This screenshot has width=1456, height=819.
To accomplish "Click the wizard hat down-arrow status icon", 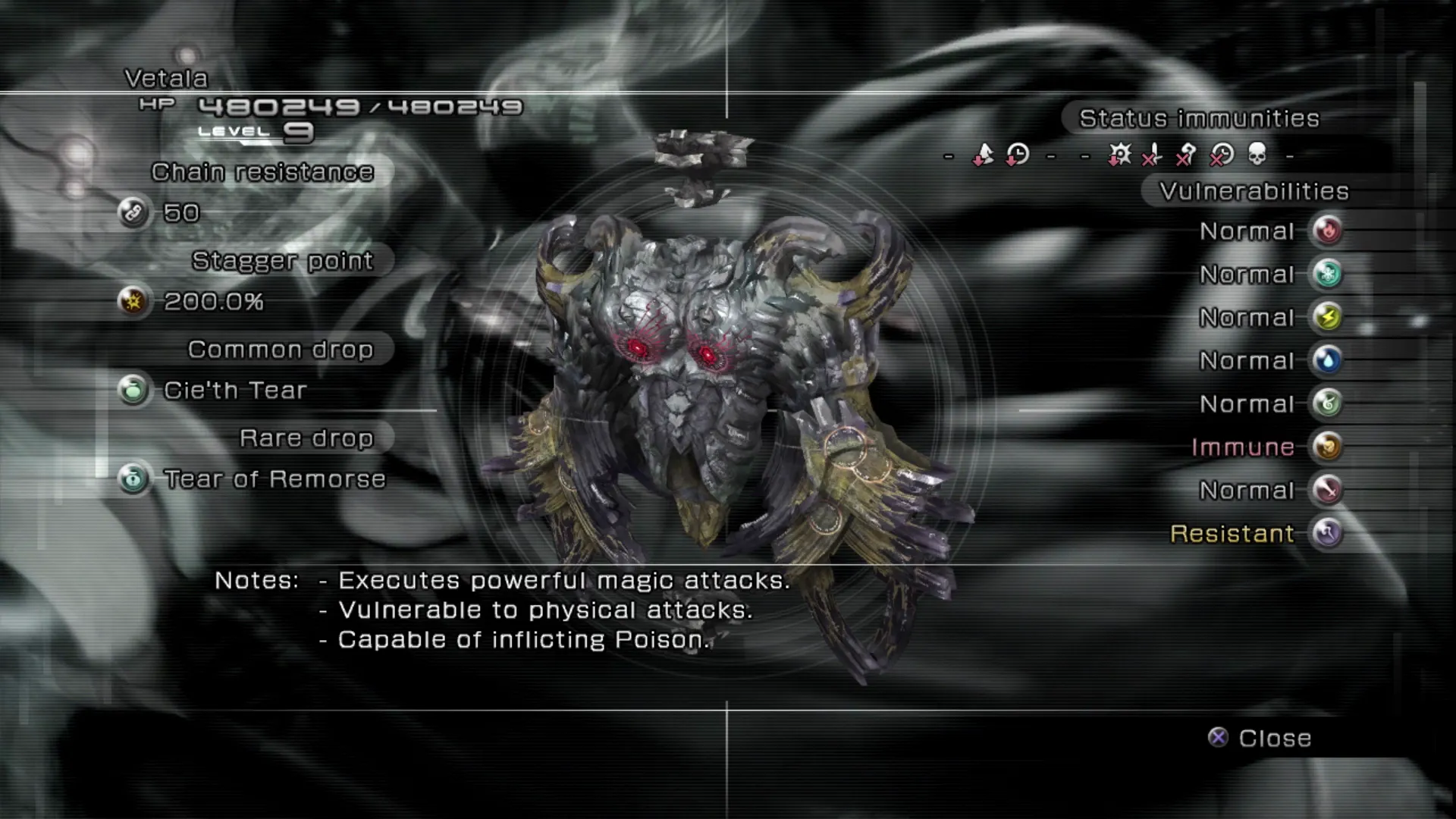I will (x=983, y=155).
